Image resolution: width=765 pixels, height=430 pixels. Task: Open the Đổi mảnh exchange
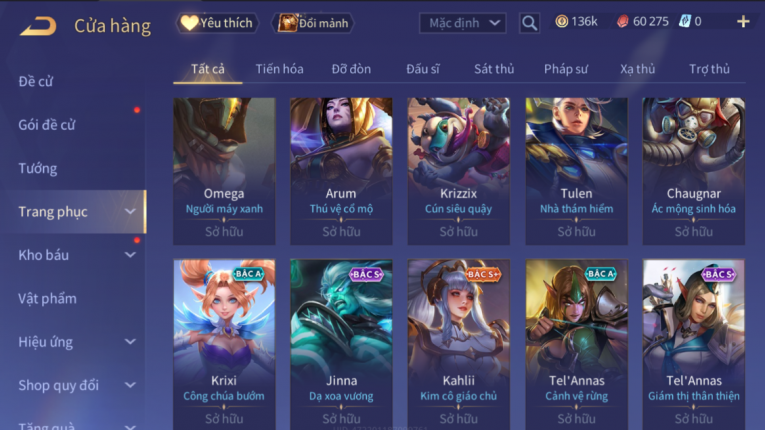coord(314,22)
